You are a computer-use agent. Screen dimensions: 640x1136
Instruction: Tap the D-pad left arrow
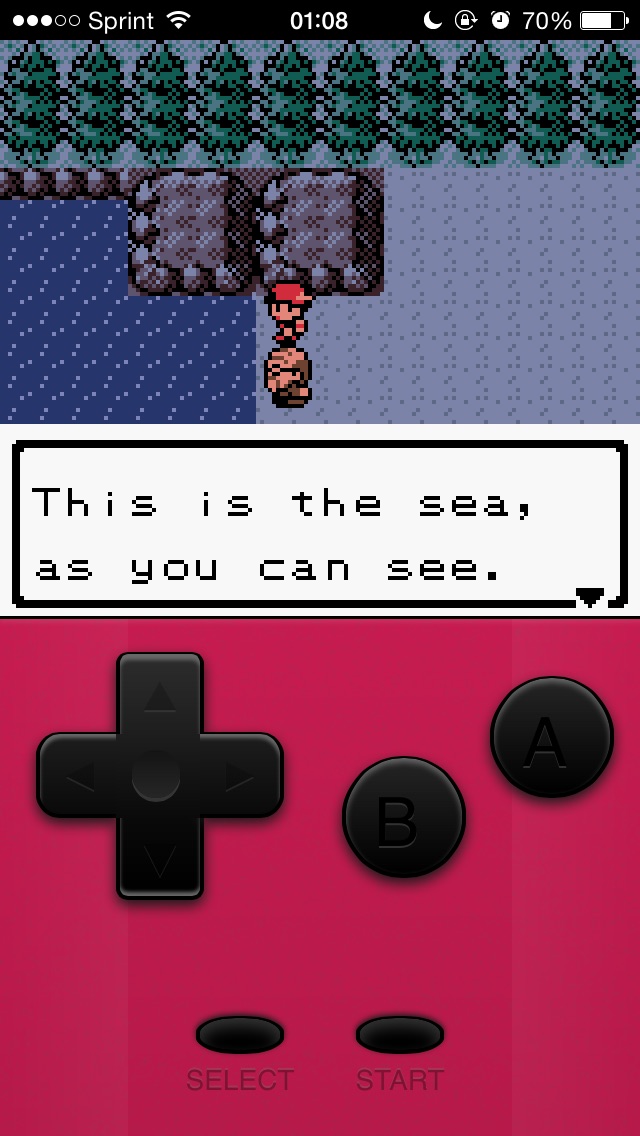tap(80, 776)
